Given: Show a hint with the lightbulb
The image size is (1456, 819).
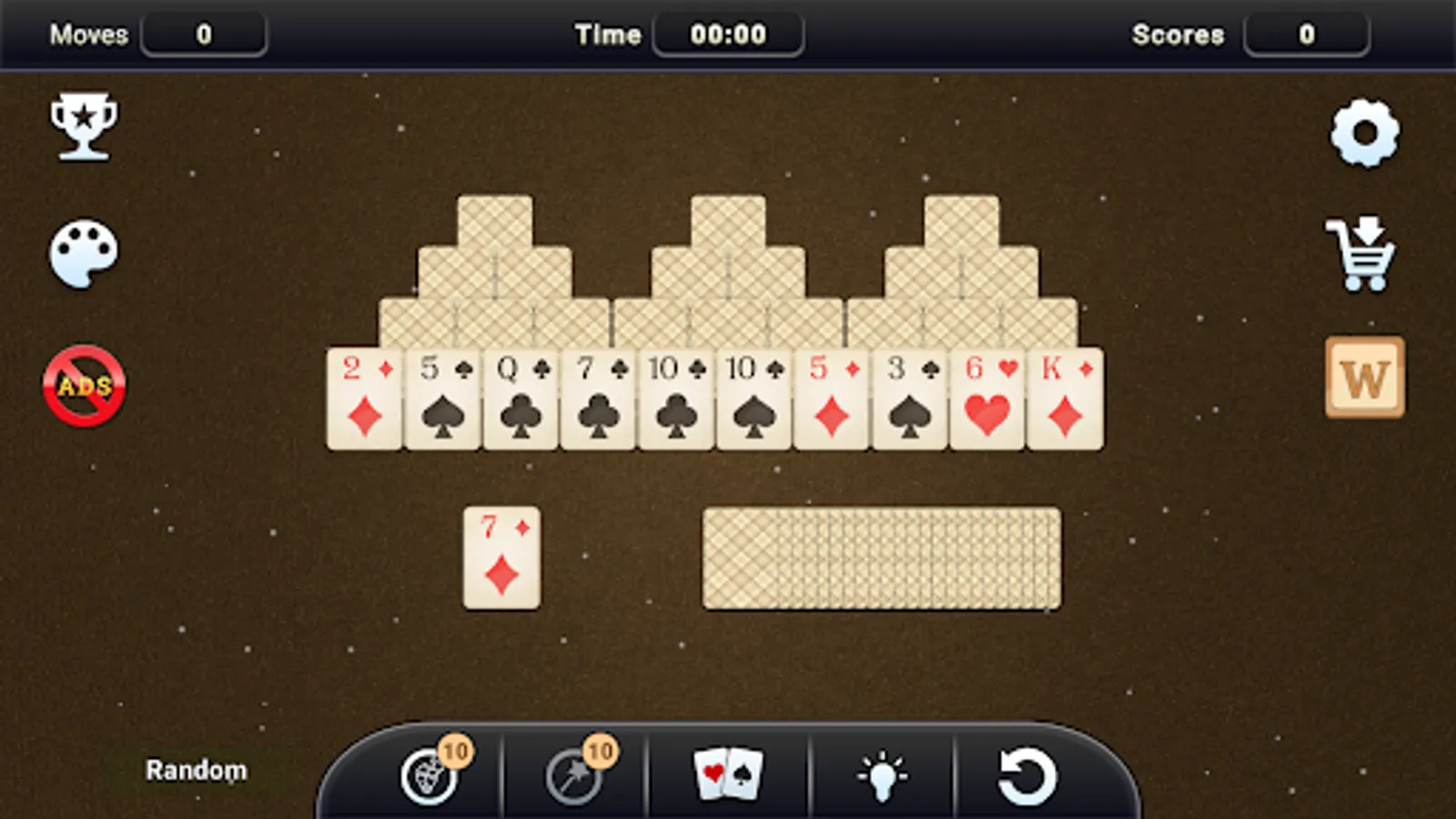Looking at the screenshot, I should coord(881,773).
